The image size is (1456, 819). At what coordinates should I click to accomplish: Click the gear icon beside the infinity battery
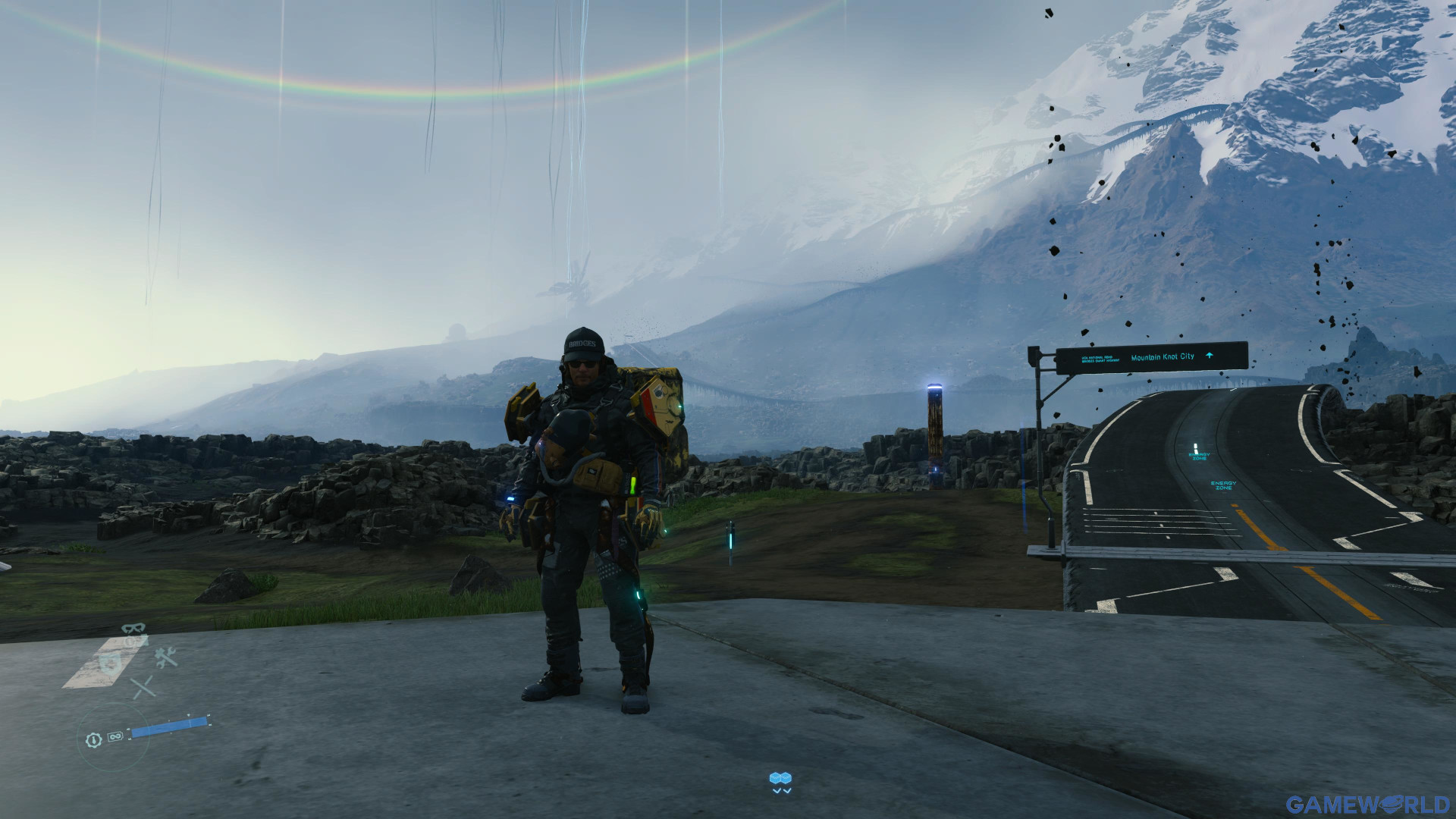pyautogui.click(x=93, y=739)
